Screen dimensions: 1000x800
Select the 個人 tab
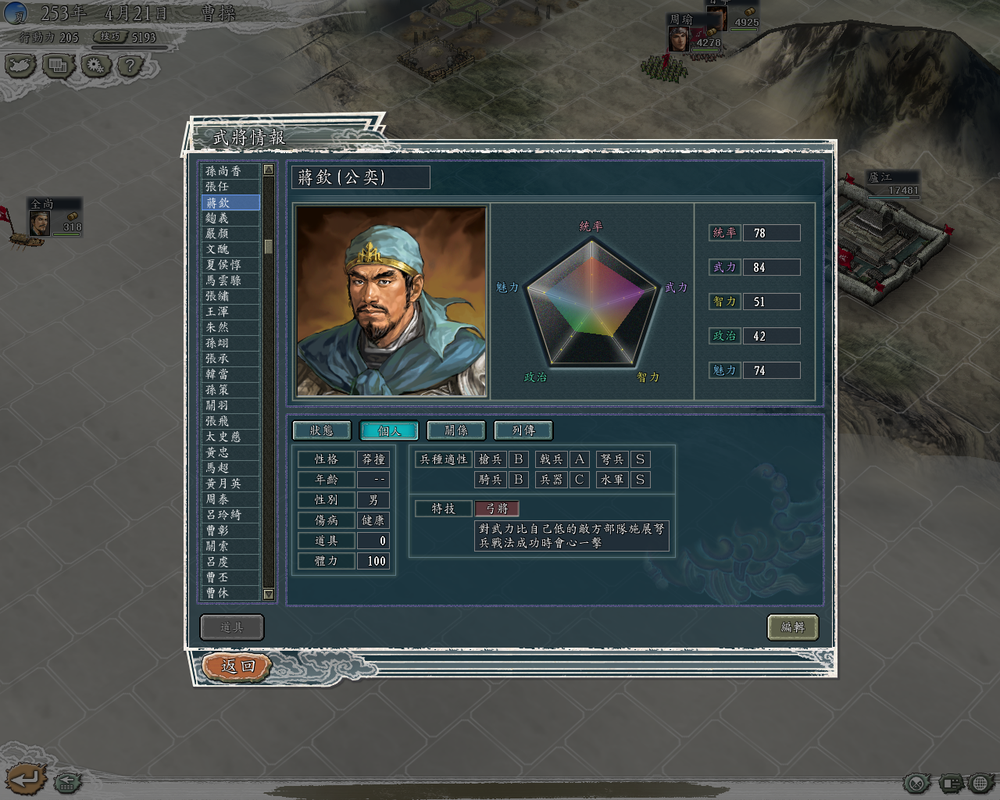click(x=388, y=430)
